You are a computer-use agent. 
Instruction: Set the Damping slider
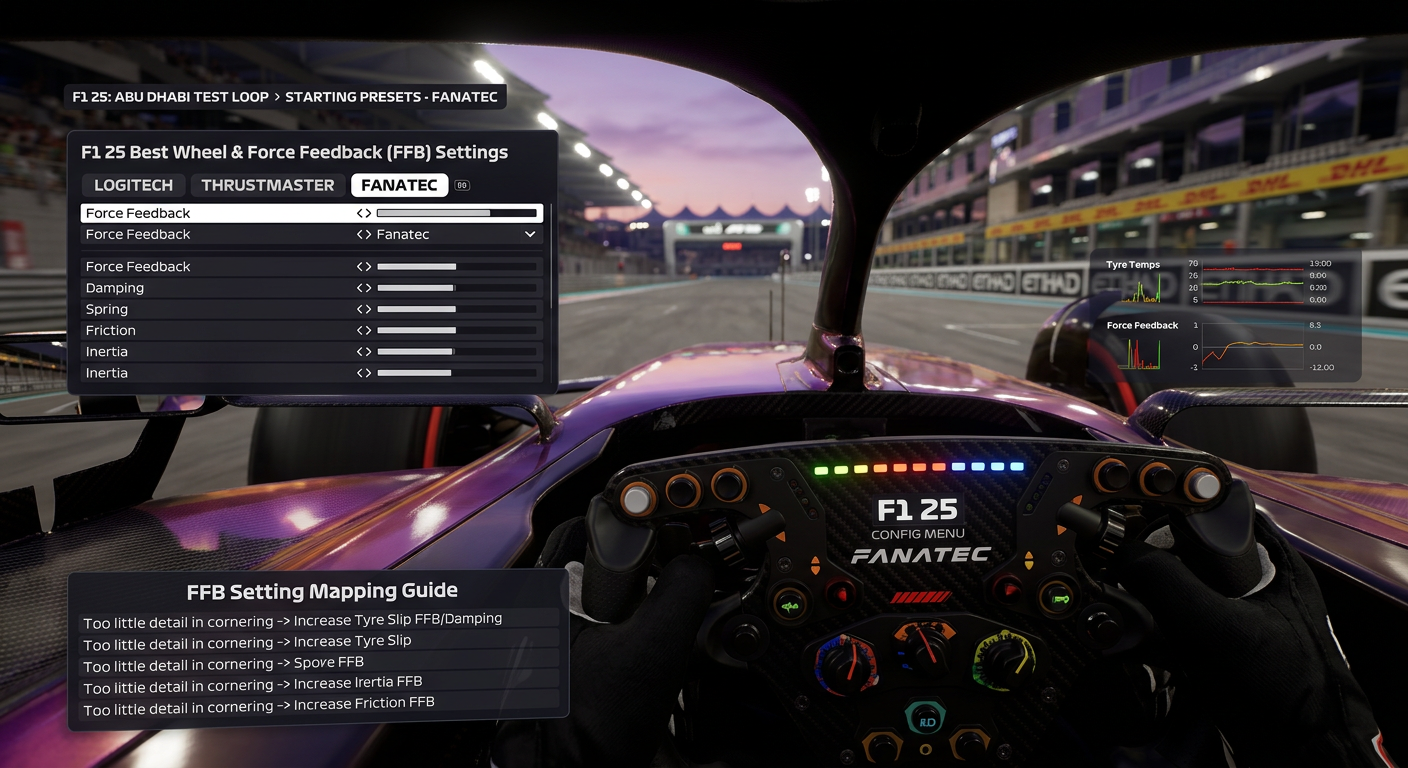pos(456,288)
